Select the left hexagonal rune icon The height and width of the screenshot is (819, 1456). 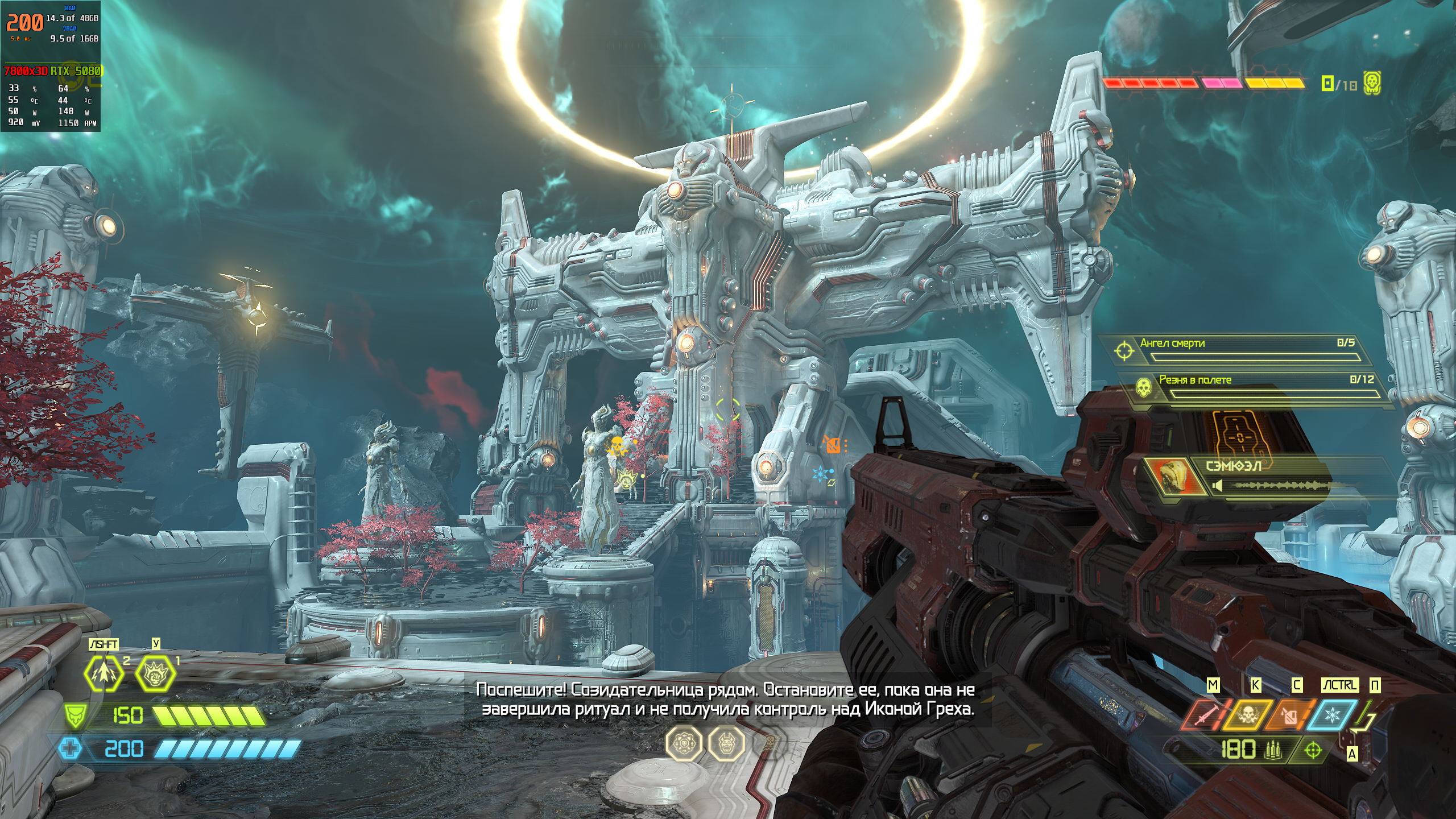pos(684,743)
